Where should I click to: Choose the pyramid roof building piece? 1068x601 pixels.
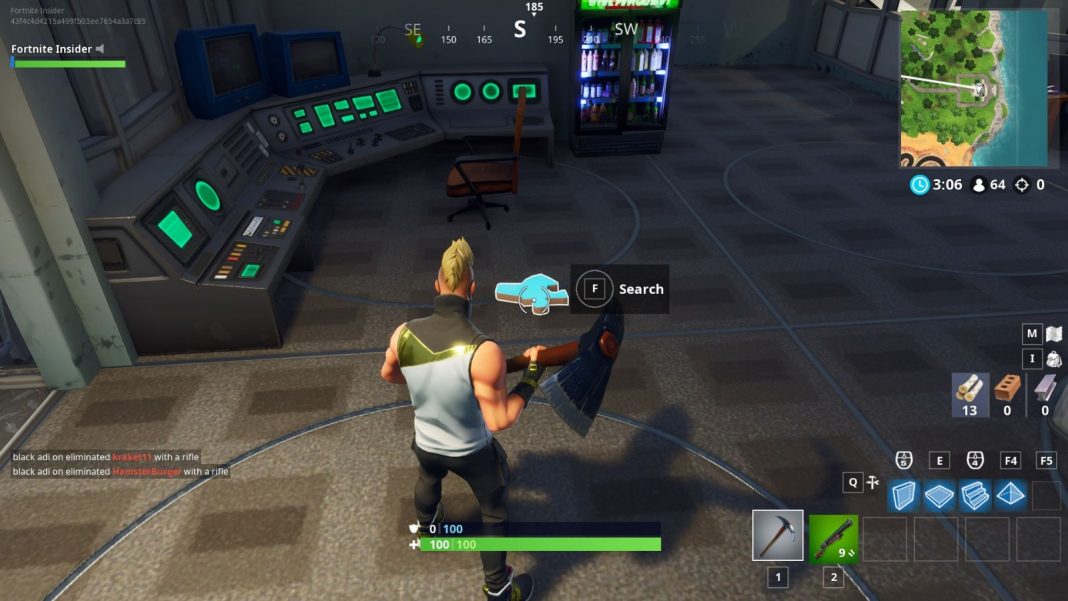click(1011, 494)
